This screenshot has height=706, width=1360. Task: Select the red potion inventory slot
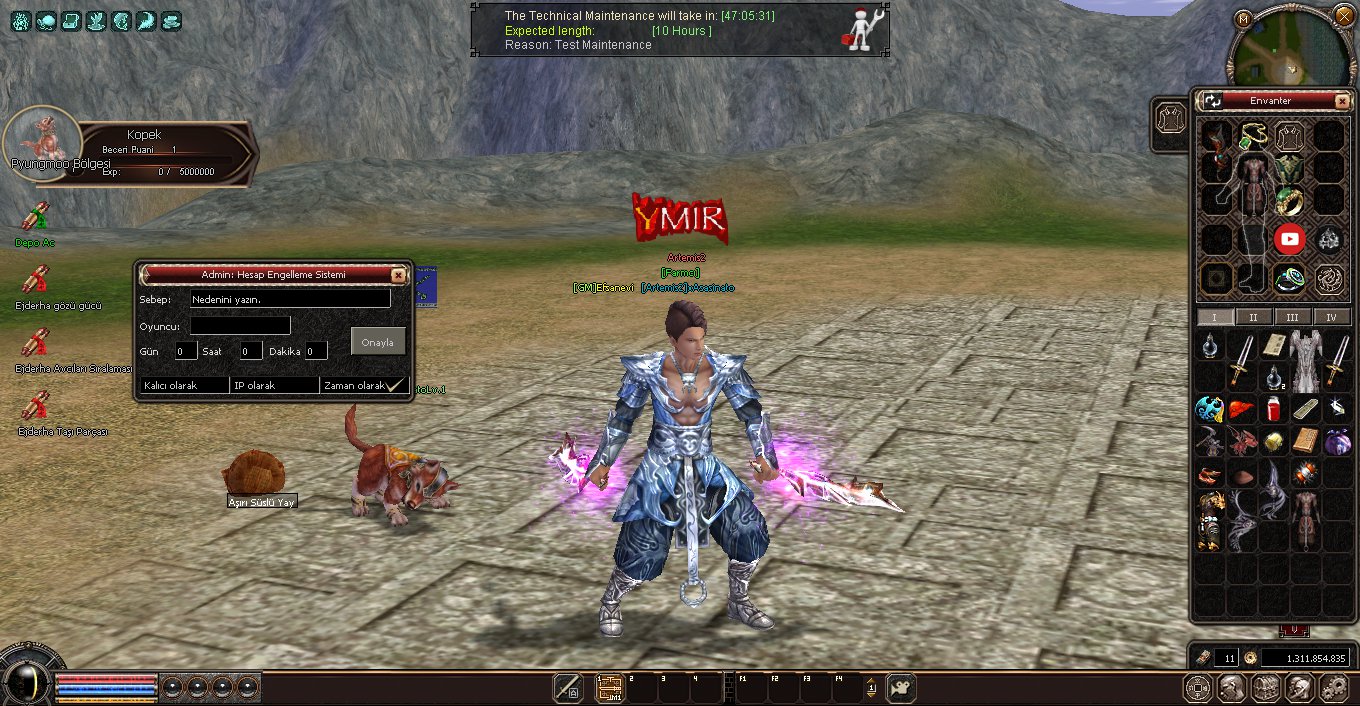coord(1273,409)
